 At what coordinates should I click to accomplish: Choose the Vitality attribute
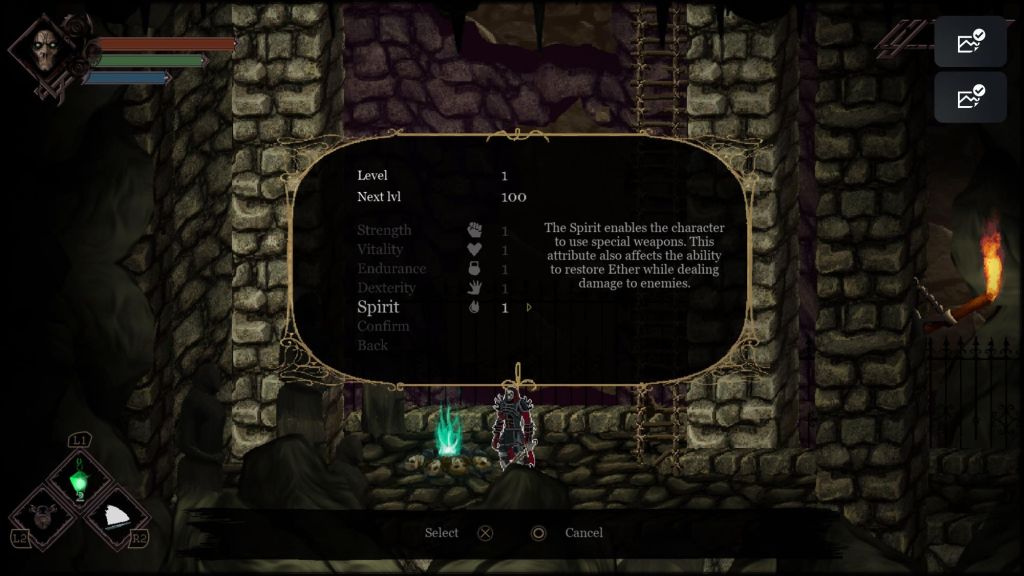pos(380,249)
